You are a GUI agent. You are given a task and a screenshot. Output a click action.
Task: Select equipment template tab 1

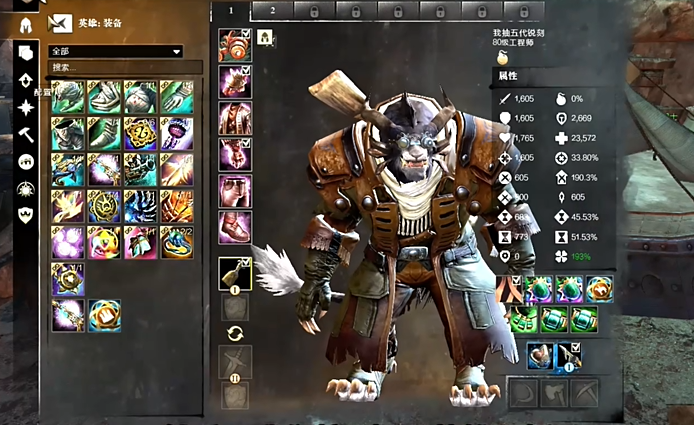[x=230, y=10]
